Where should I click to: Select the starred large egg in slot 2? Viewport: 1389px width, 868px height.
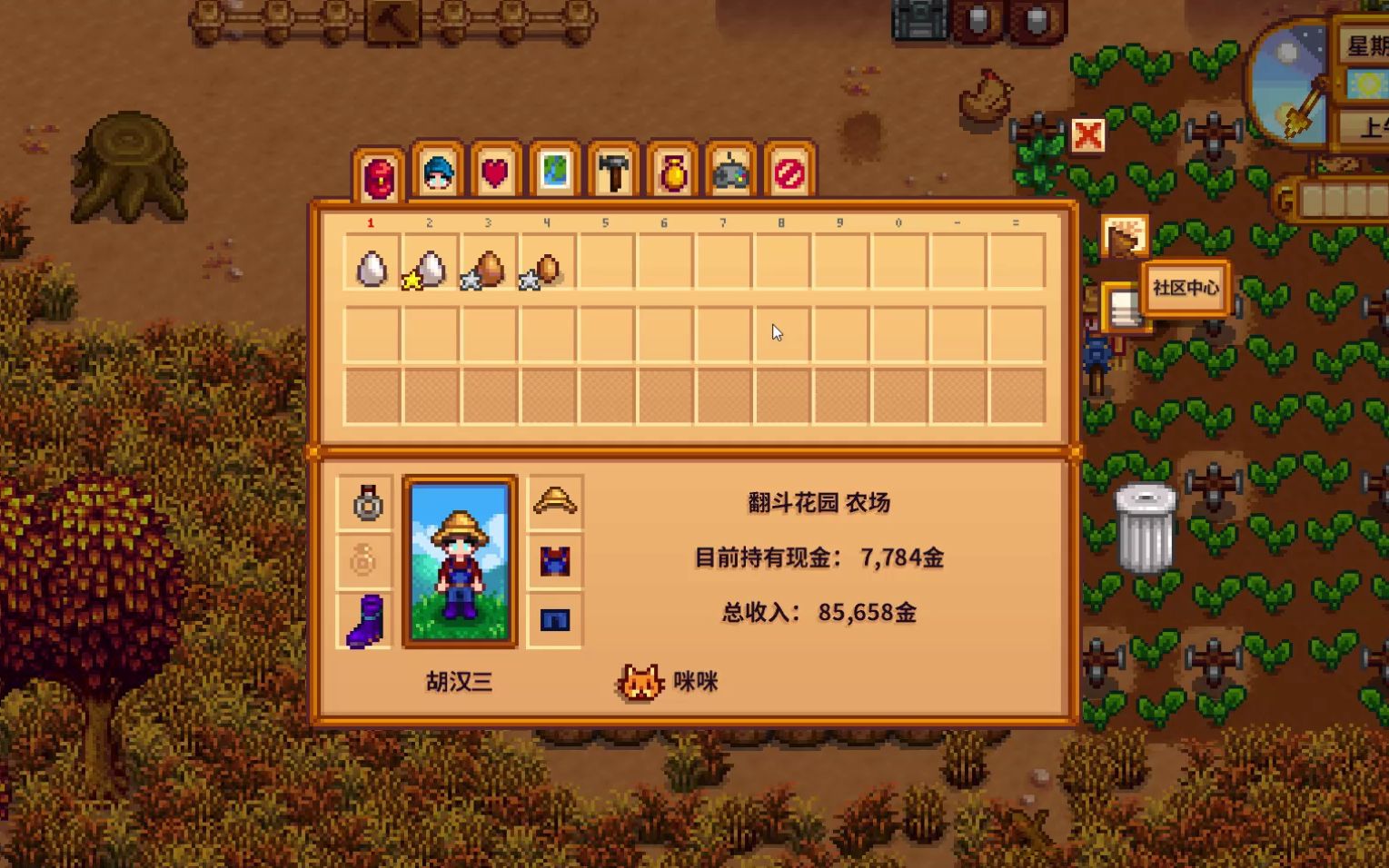429,266
